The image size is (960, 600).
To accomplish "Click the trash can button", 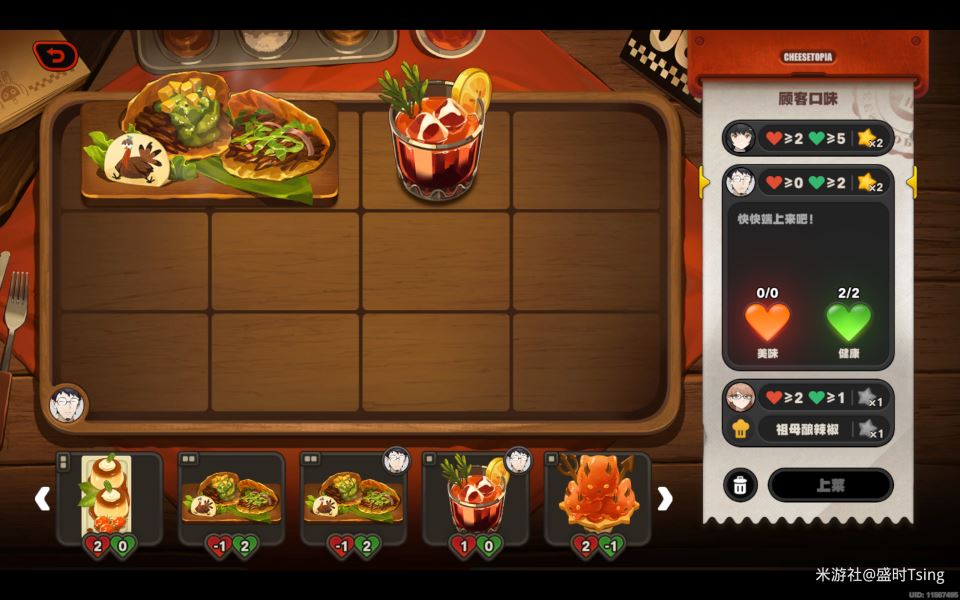I will (739, 485).
